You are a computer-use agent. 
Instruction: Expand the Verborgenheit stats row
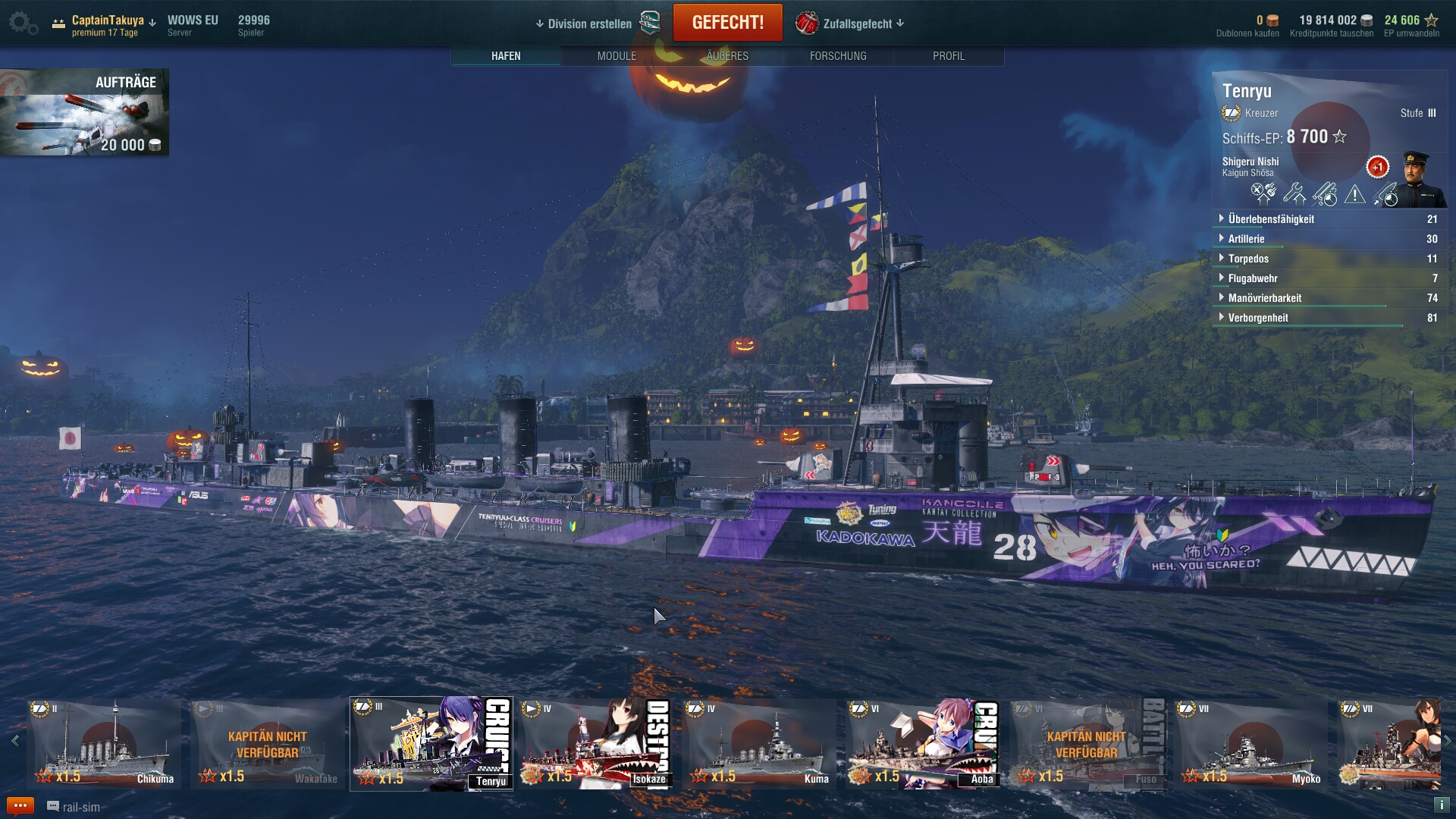1258,318
